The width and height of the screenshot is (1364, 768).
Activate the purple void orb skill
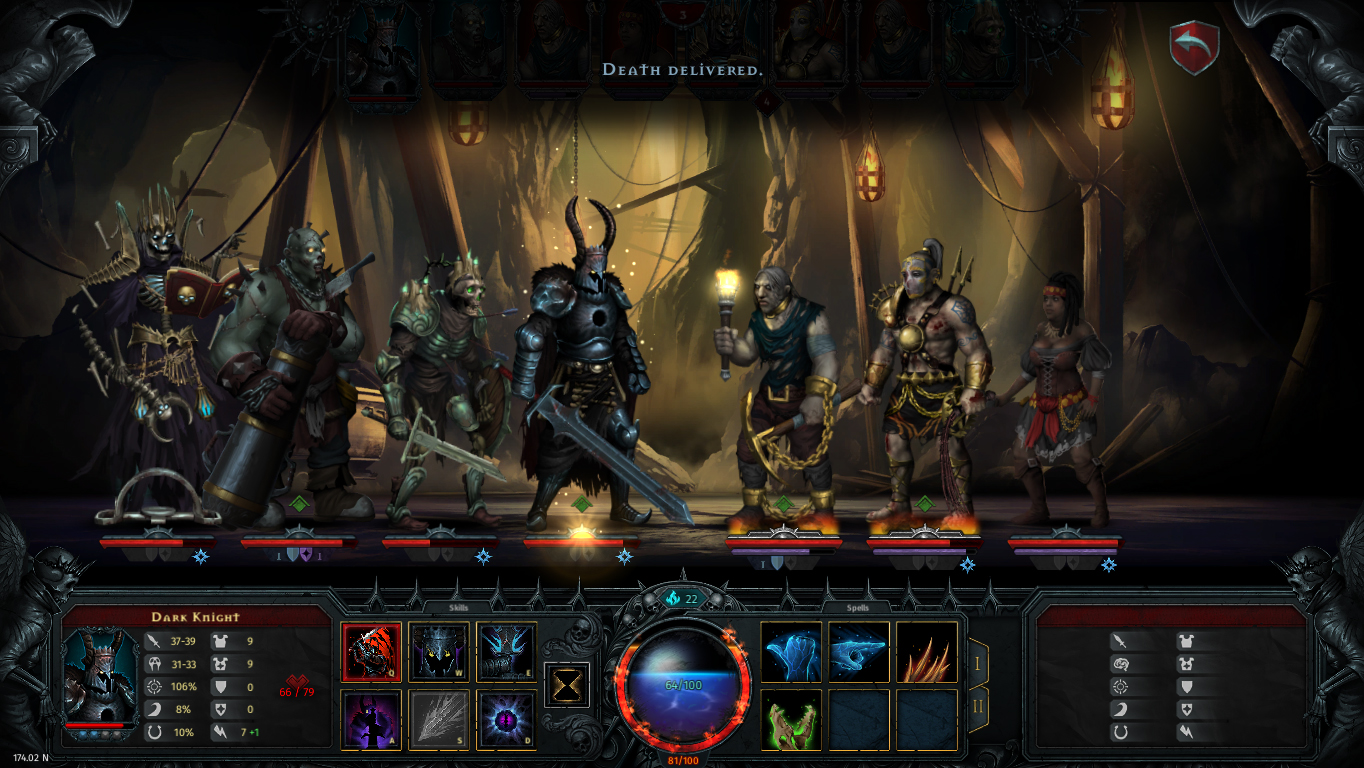(x=506, y=719)
